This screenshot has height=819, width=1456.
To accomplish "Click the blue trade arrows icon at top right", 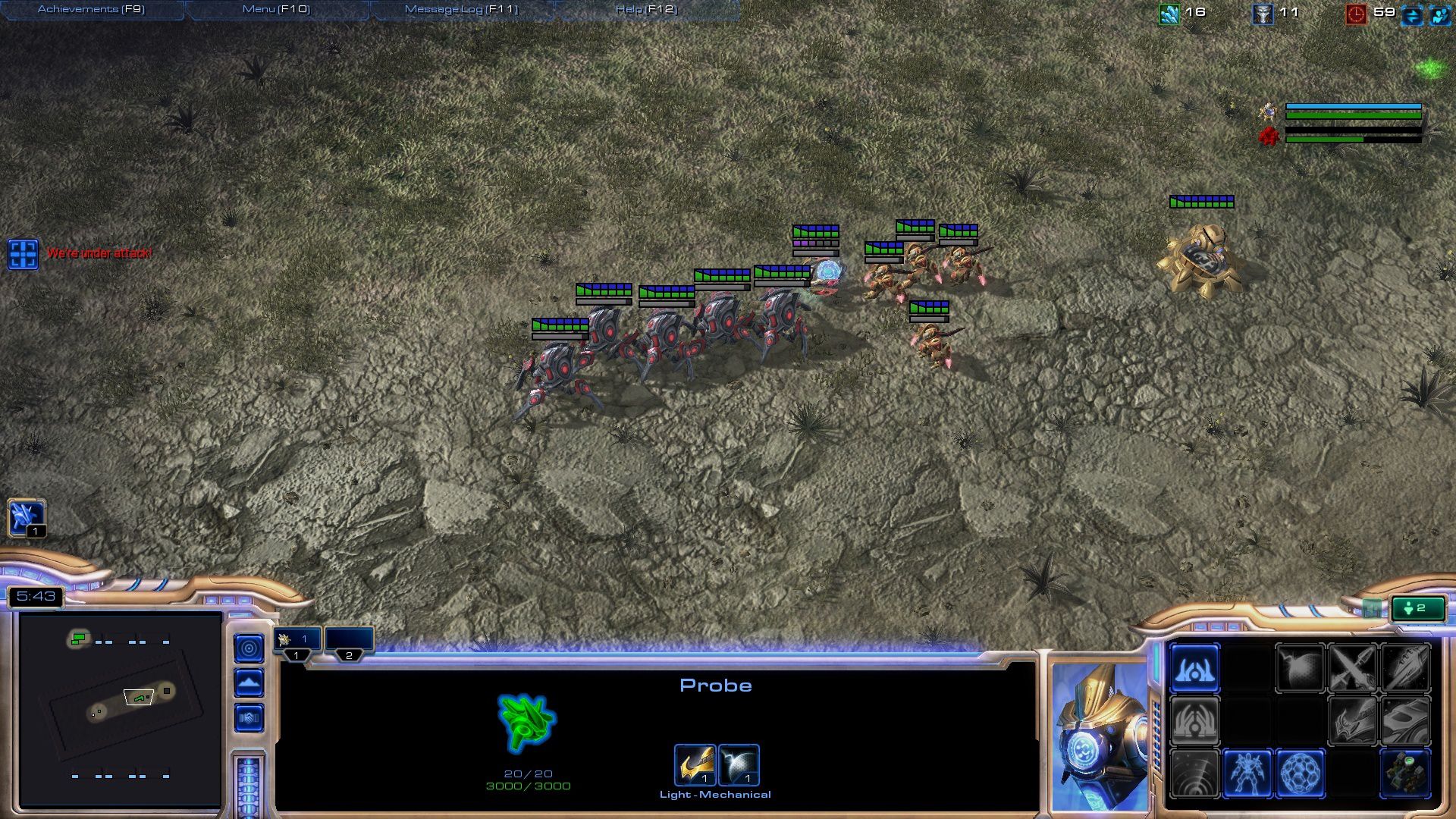I will click(1410, 13).
